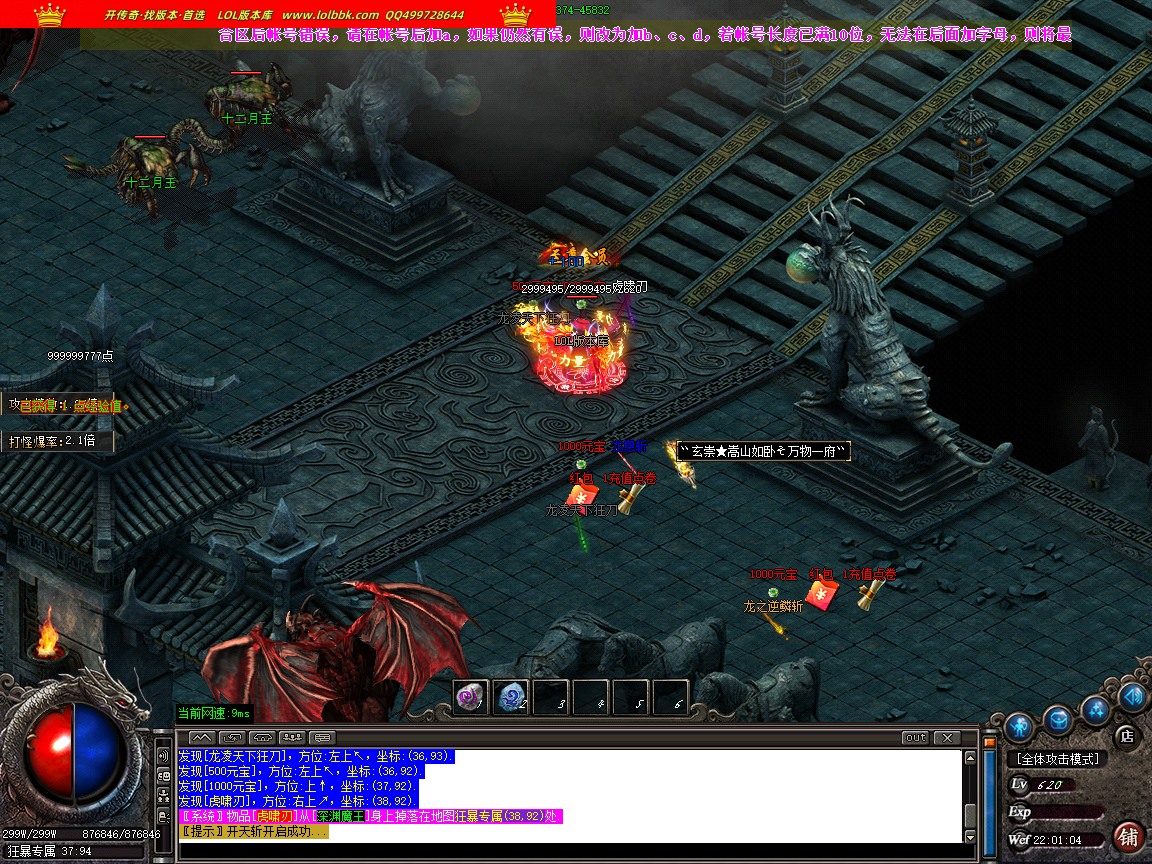
Task: Click the three-figures group button above chat
Action: 292,738
